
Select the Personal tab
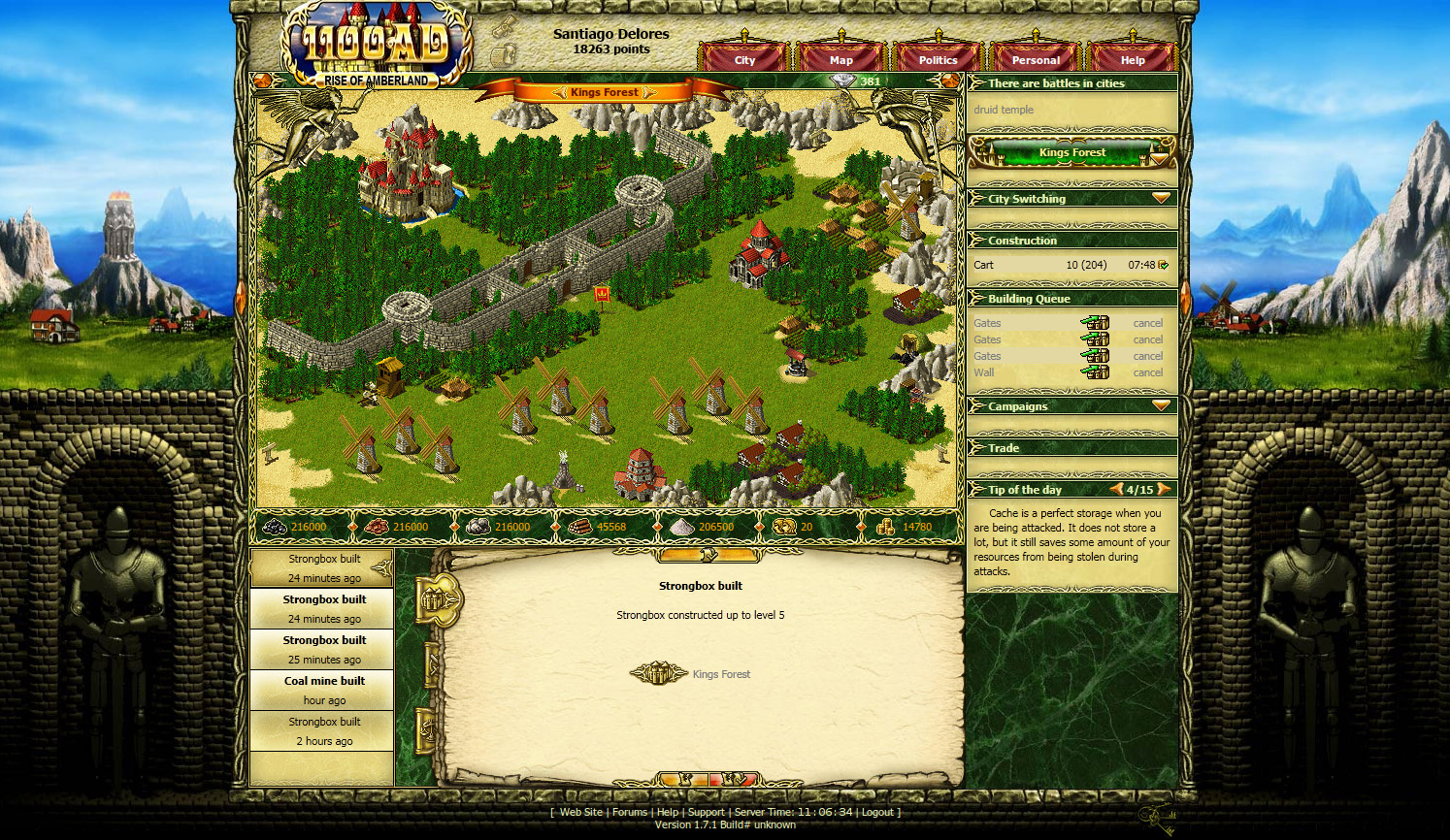click(1036, 60)
